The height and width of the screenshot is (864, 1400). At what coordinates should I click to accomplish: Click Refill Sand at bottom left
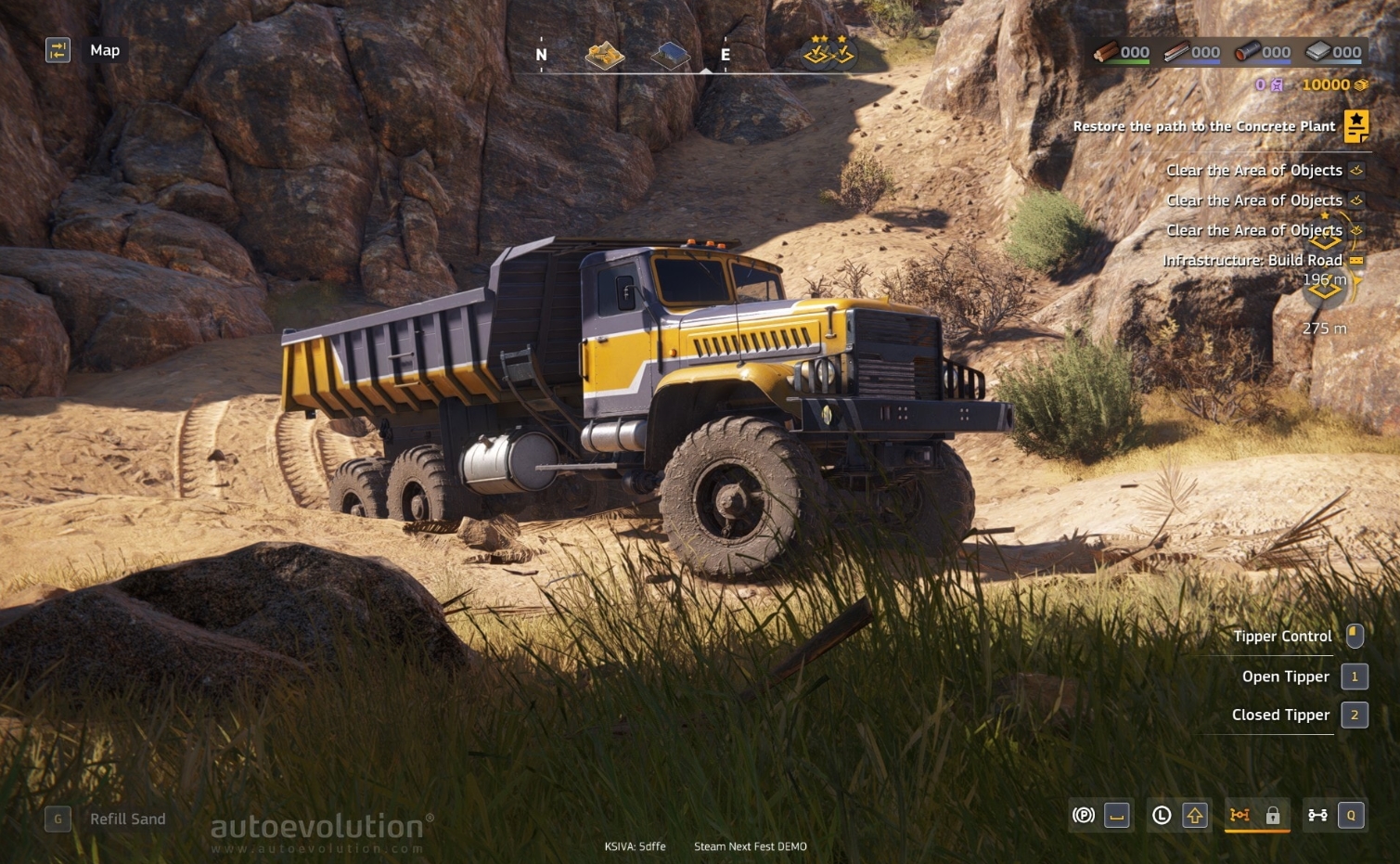click(126, 819)
